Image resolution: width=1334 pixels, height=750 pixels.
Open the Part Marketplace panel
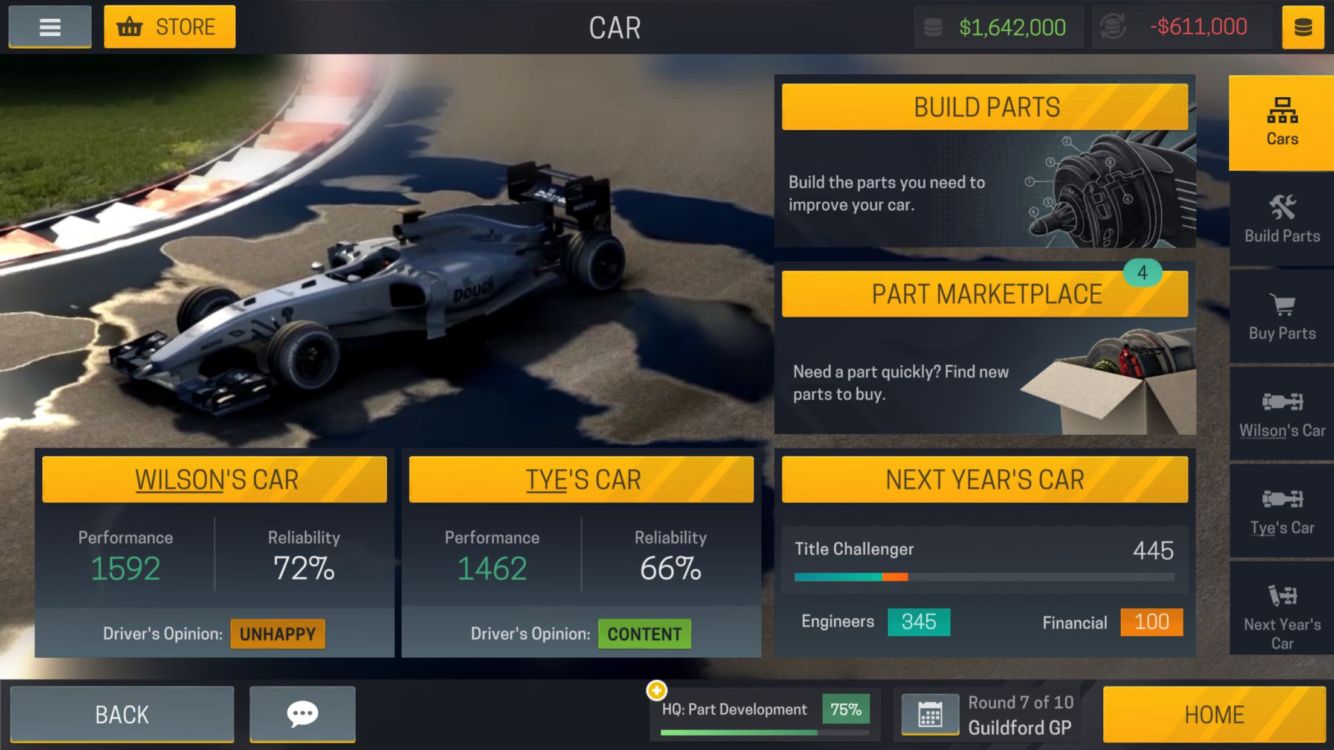click(985, 295)
